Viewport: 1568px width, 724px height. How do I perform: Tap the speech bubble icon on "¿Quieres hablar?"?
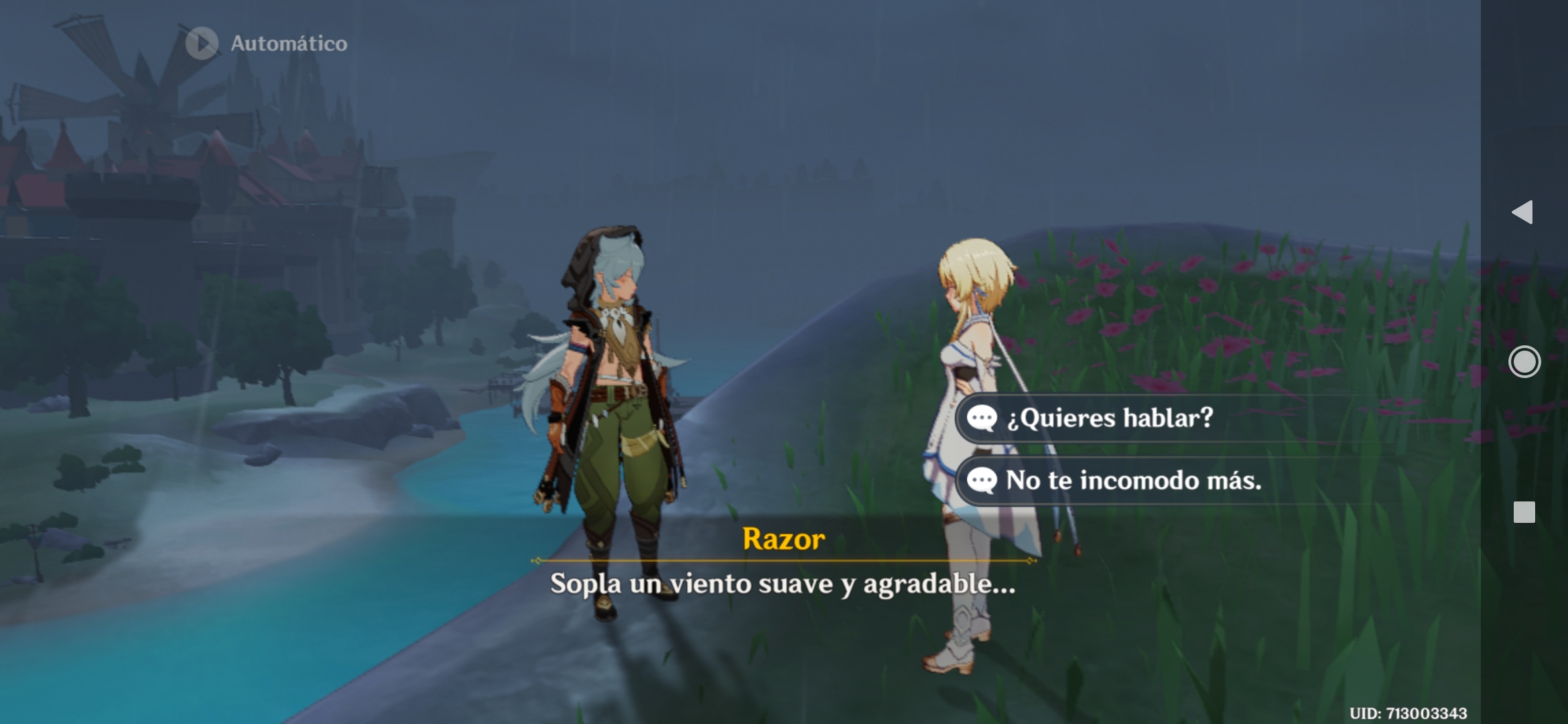983,418
